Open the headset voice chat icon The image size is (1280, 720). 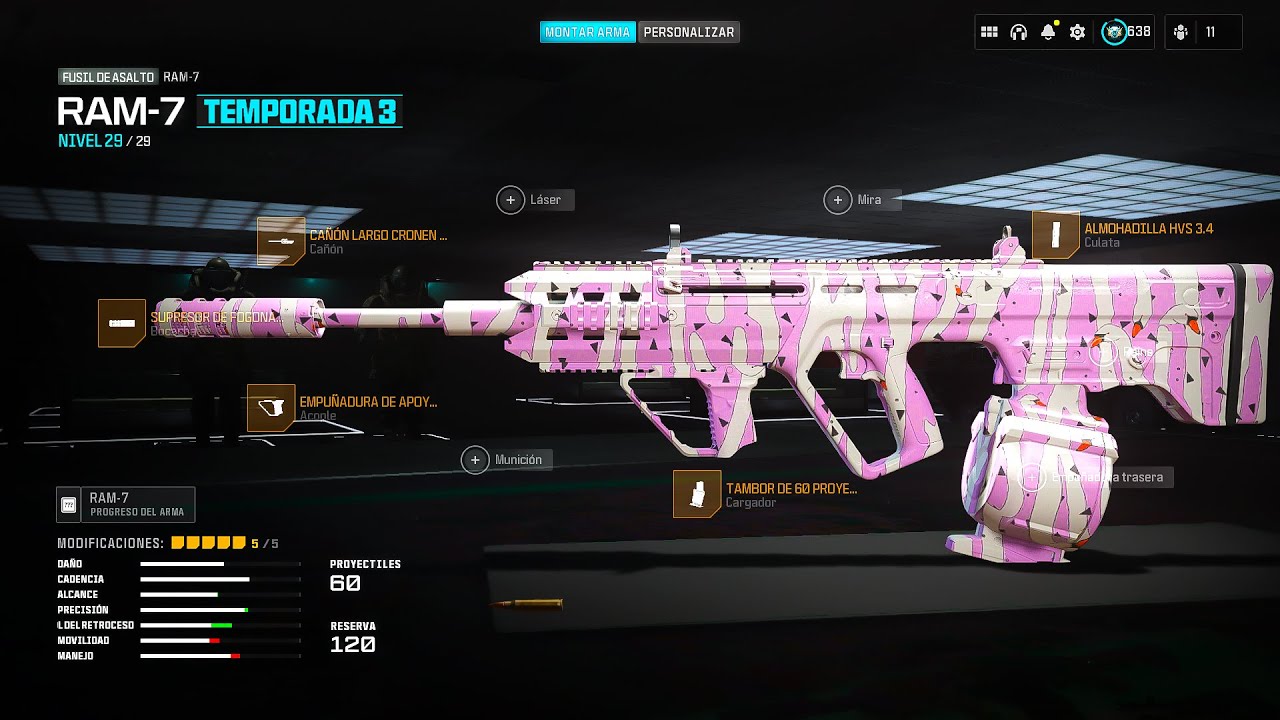tap(1018, 32)
